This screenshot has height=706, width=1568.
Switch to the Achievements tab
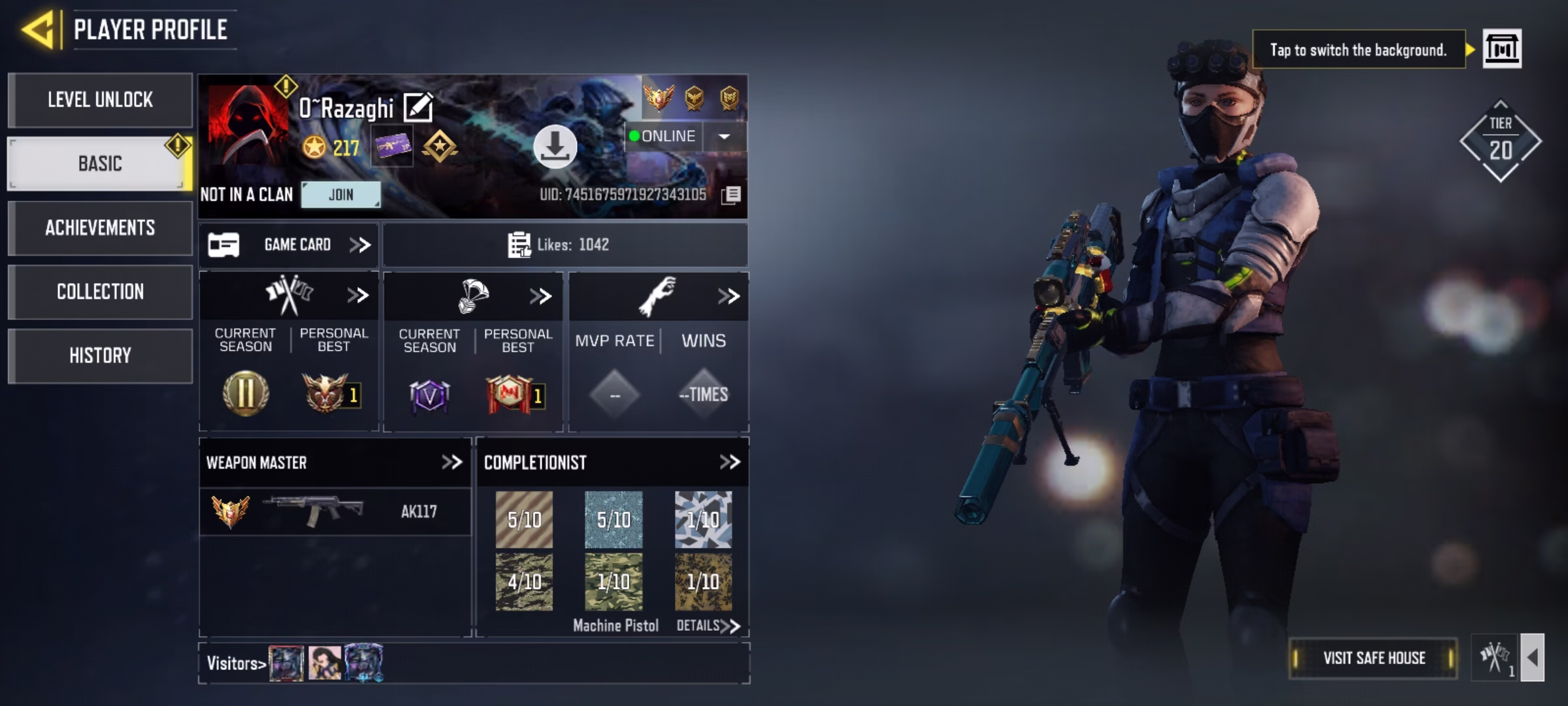point(99,228)
